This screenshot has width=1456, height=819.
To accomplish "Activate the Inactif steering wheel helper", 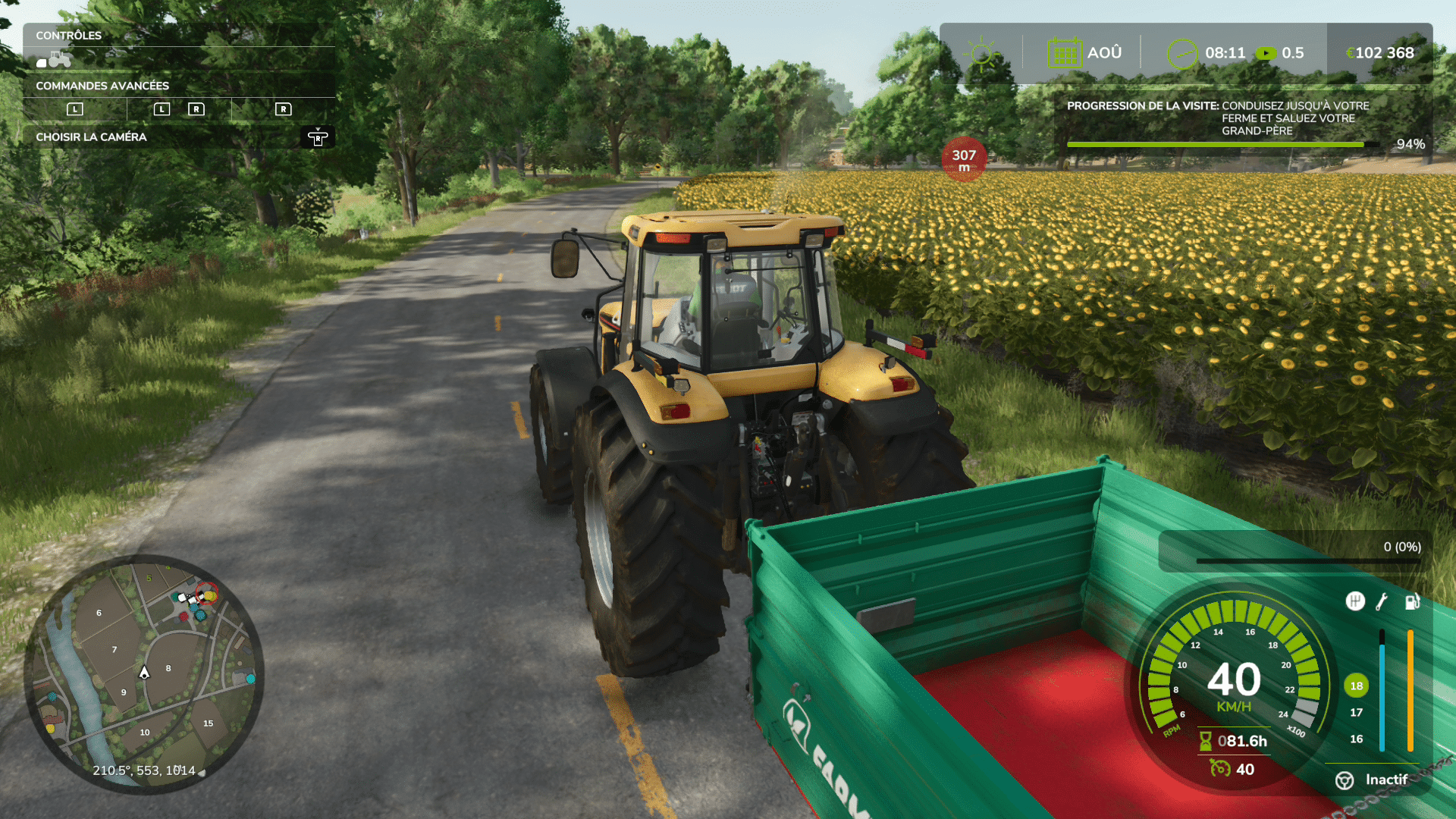I will click(x=1345, y=780).
